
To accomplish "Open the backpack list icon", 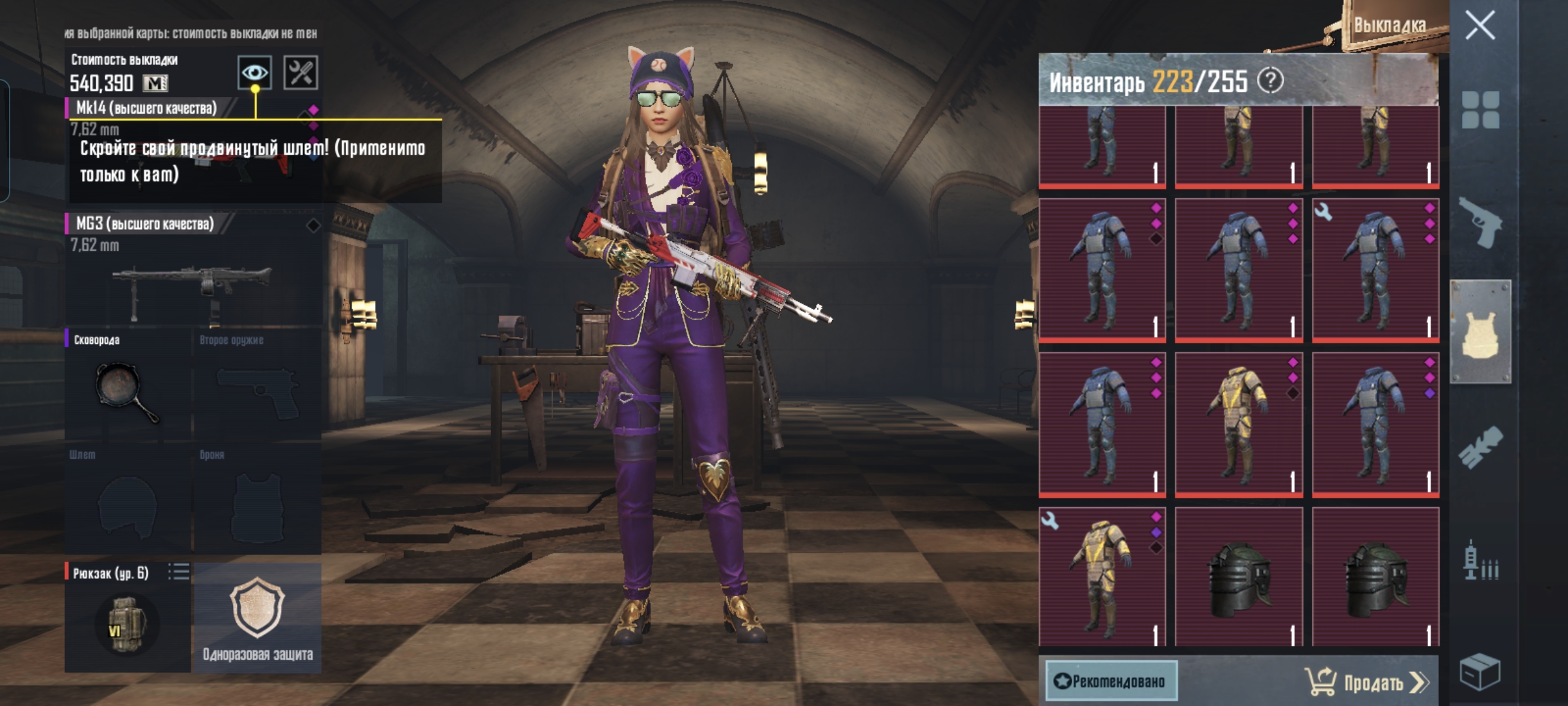I will [179, 571].
